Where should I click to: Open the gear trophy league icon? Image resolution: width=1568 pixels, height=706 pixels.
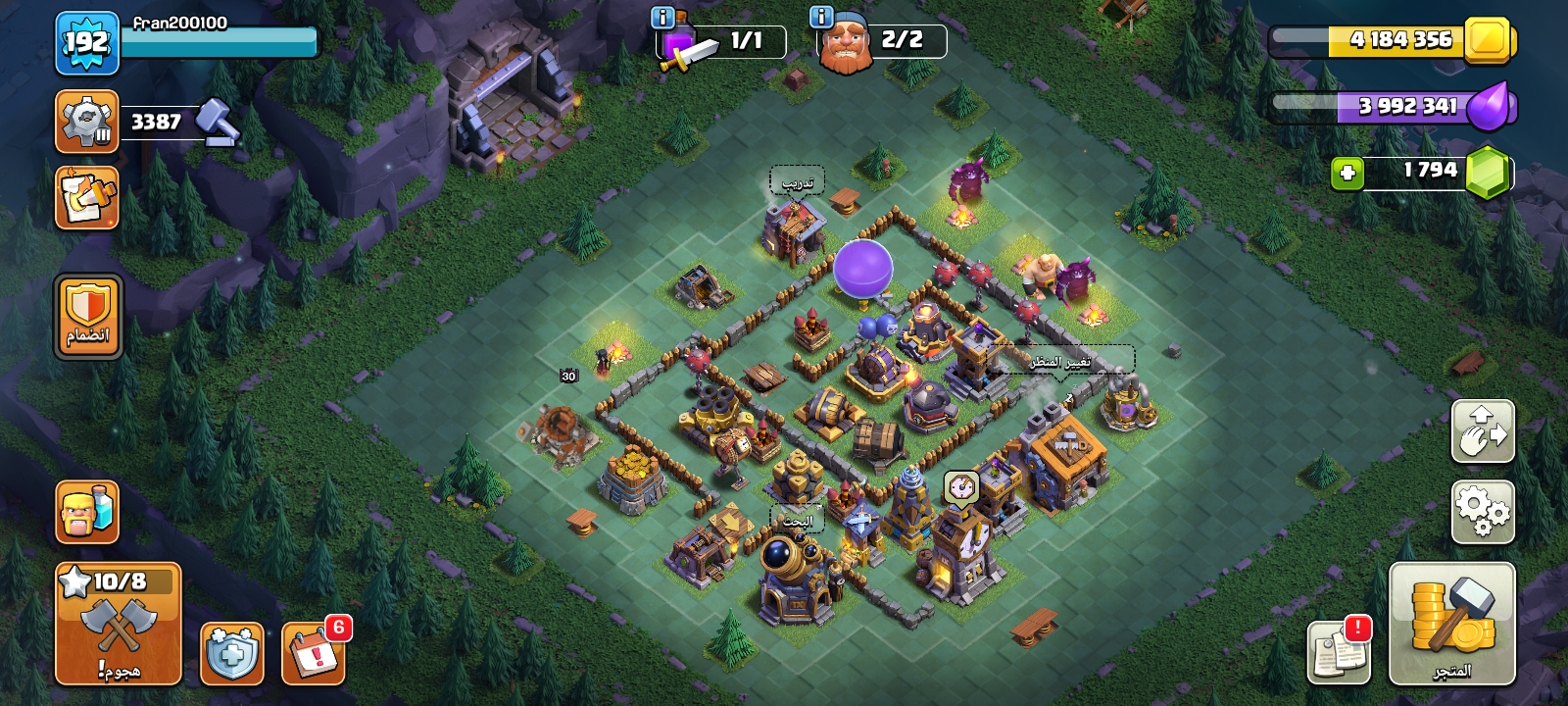click(x=87, y=122)
